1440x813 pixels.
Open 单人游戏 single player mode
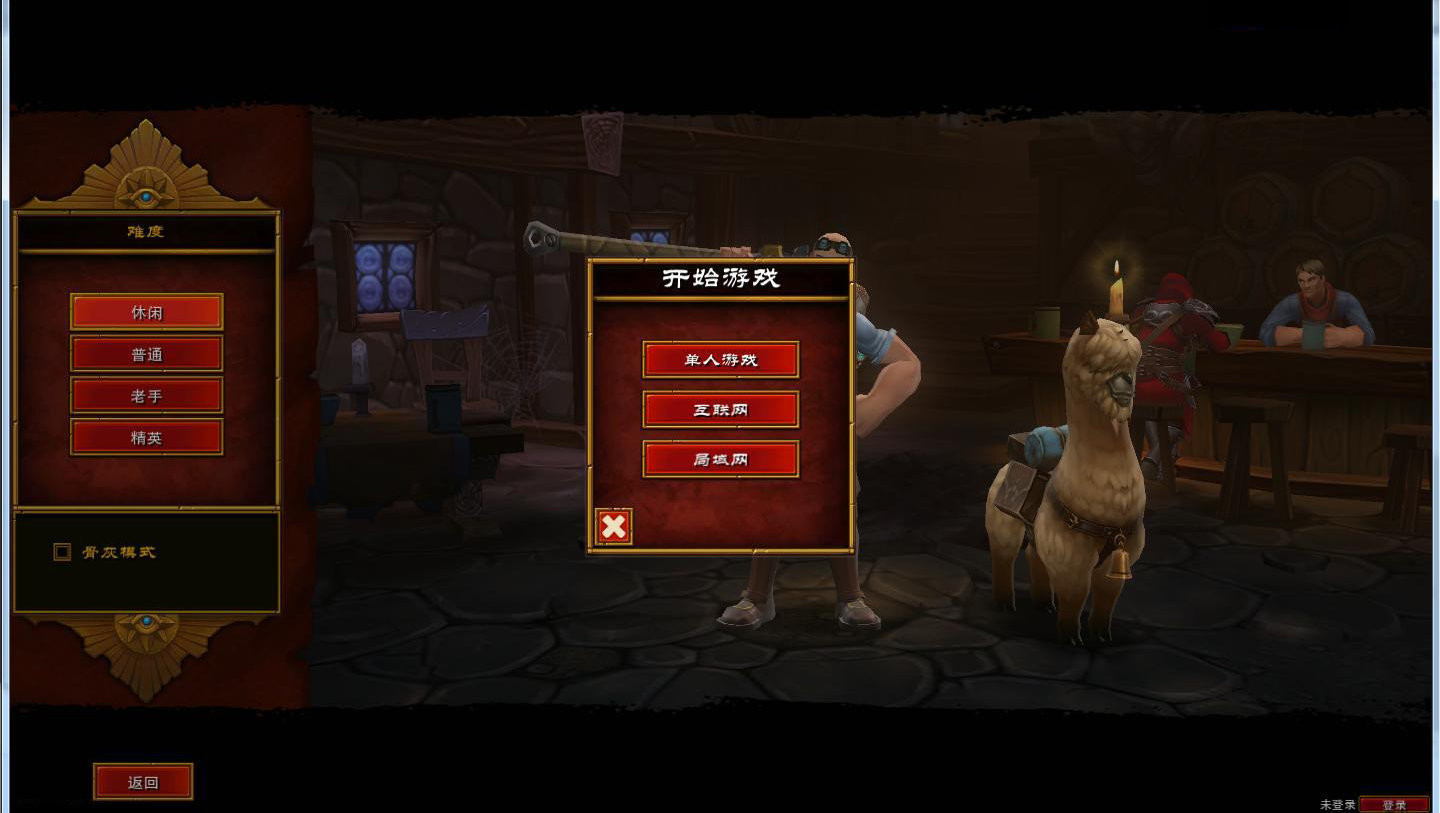[x=721, y=359]
